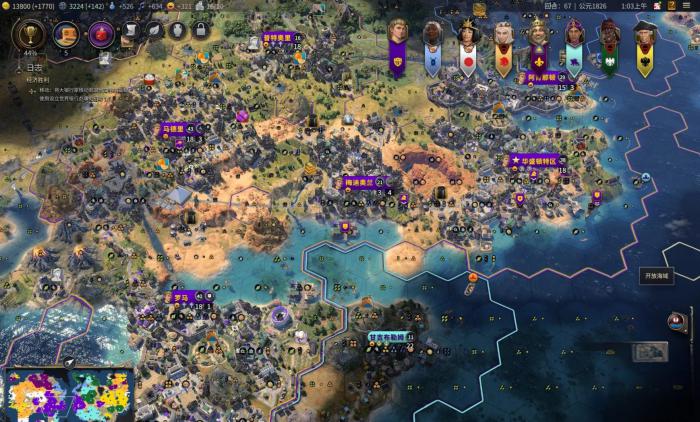700x422 pixels.
Task: Click the padlock icon in the top bar
Action: click(200, 31)
